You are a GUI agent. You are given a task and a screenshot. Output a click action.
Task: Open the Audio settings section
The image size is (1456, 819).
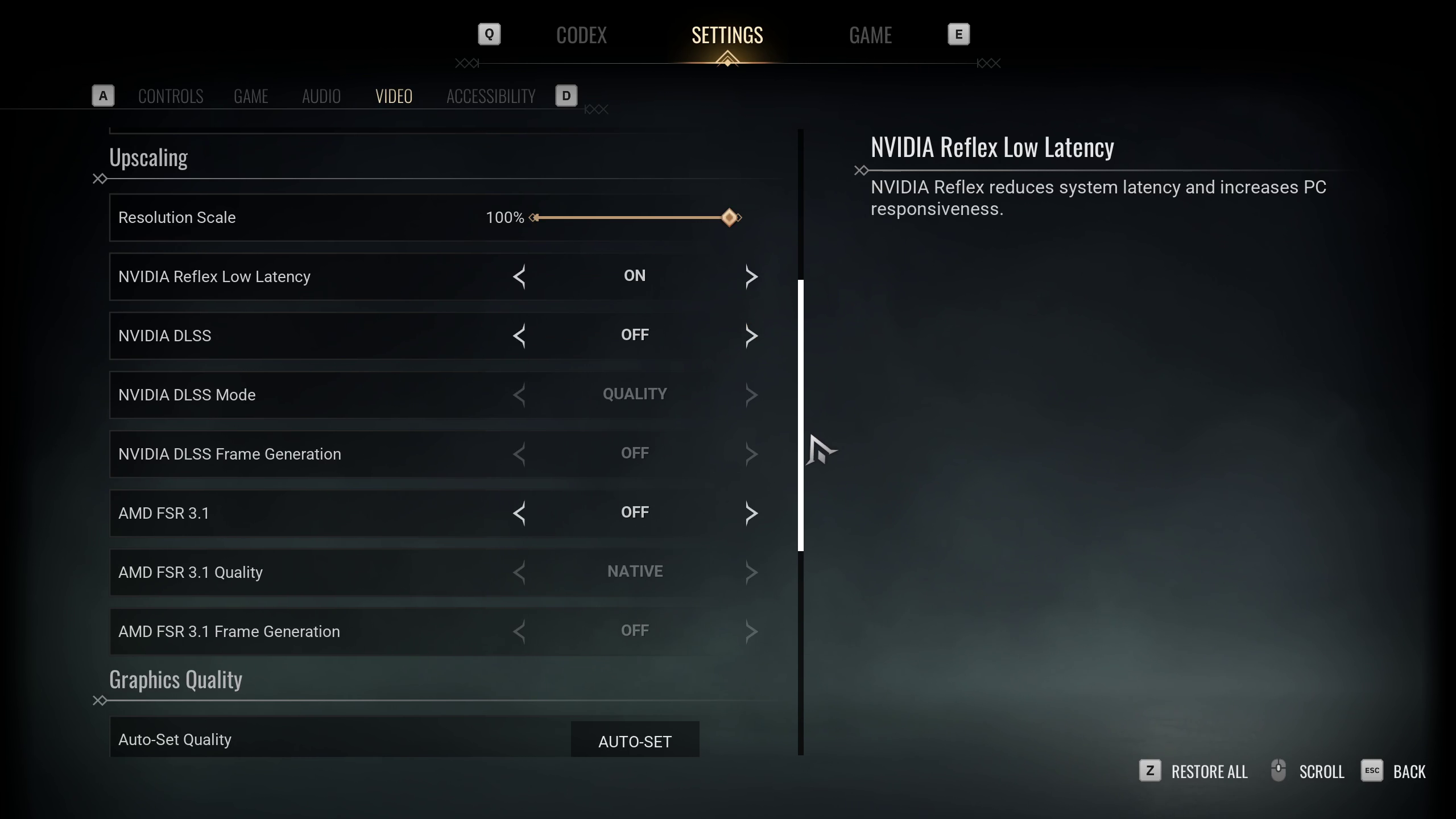321,96
